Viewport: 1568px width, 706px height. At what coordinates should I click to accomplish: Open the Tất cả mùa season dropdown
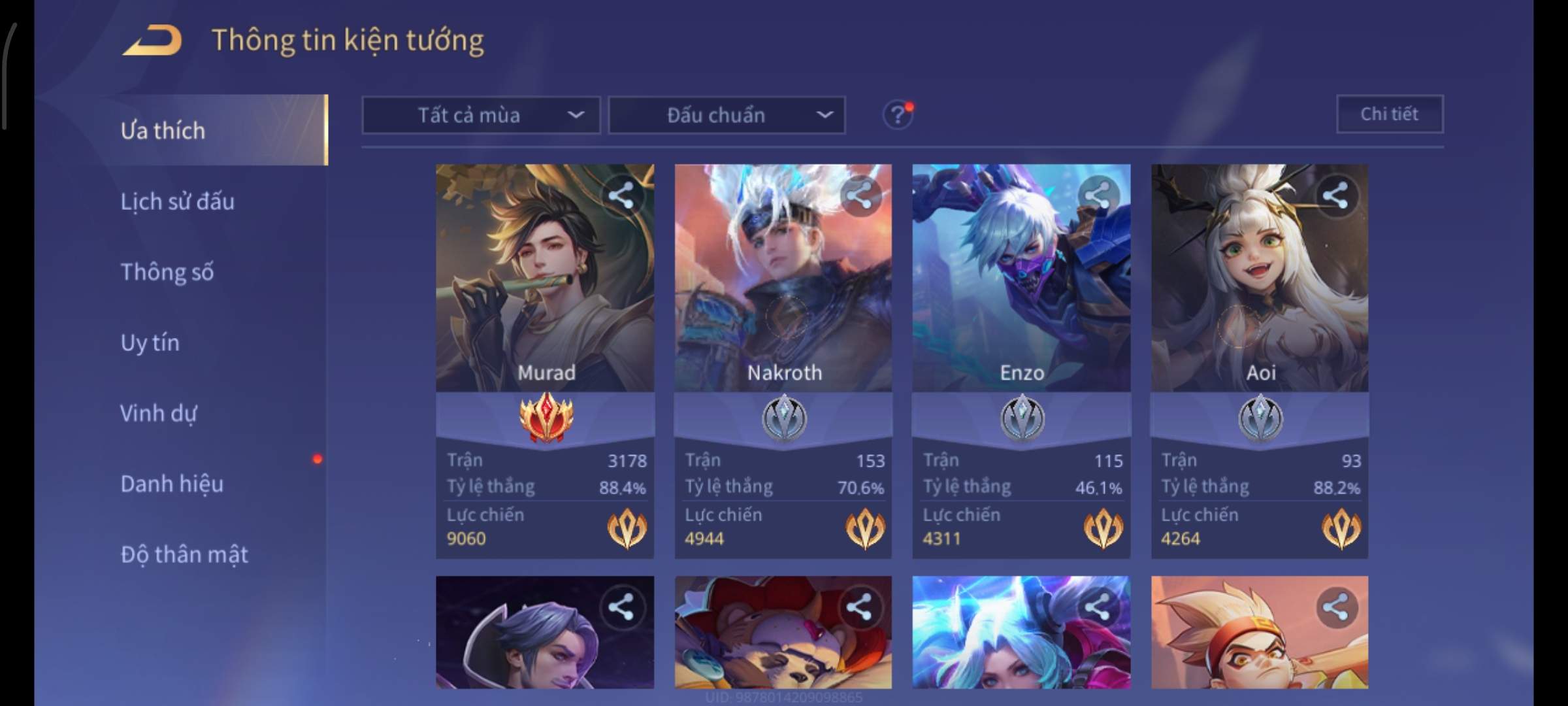click(481, 116)
